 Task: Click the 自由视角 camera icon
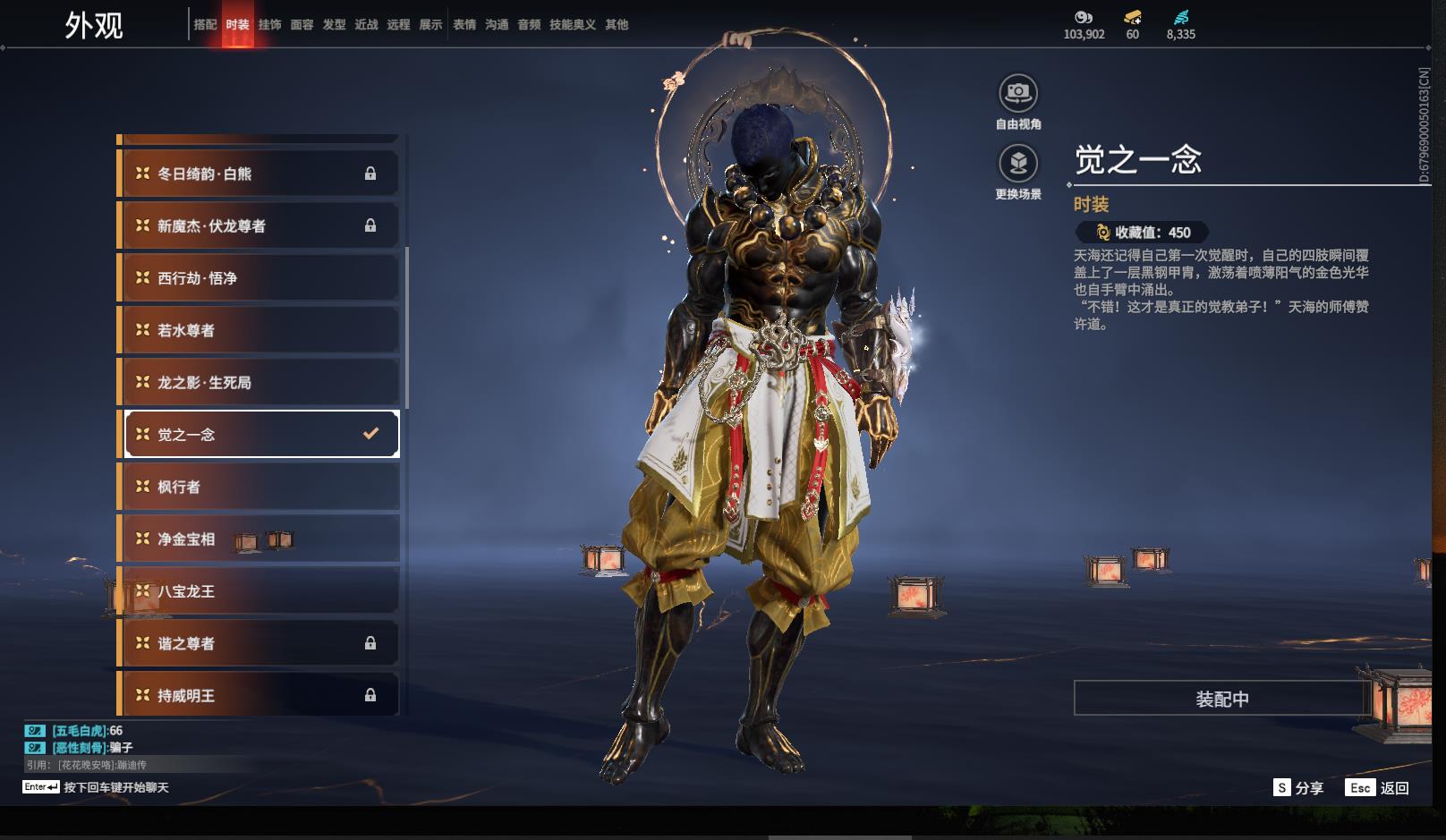point(1018,93)
